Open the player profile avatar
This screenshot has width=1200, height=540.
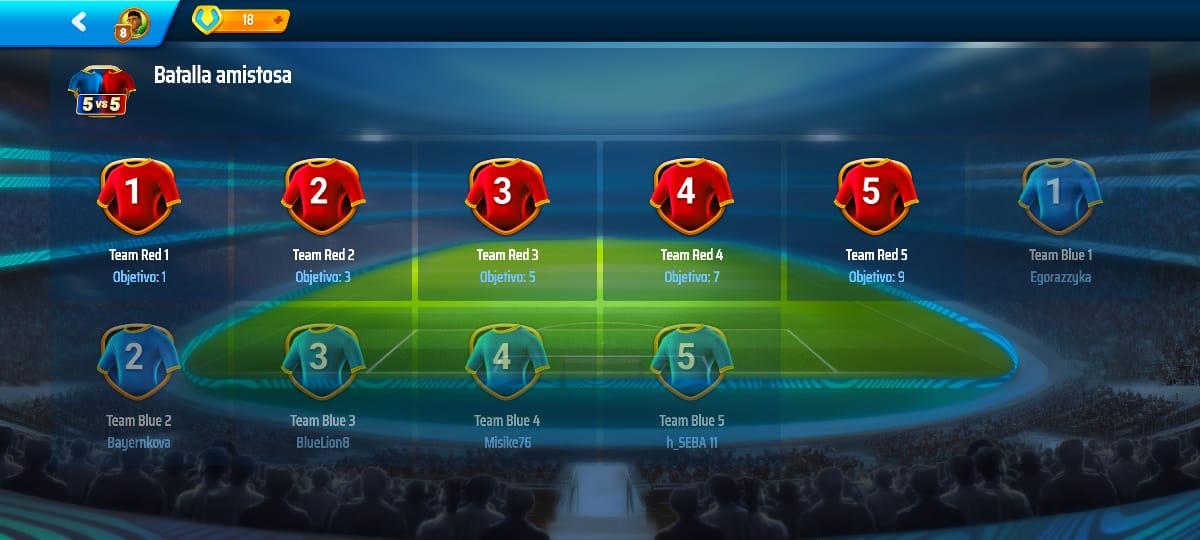tap(132, 22)
